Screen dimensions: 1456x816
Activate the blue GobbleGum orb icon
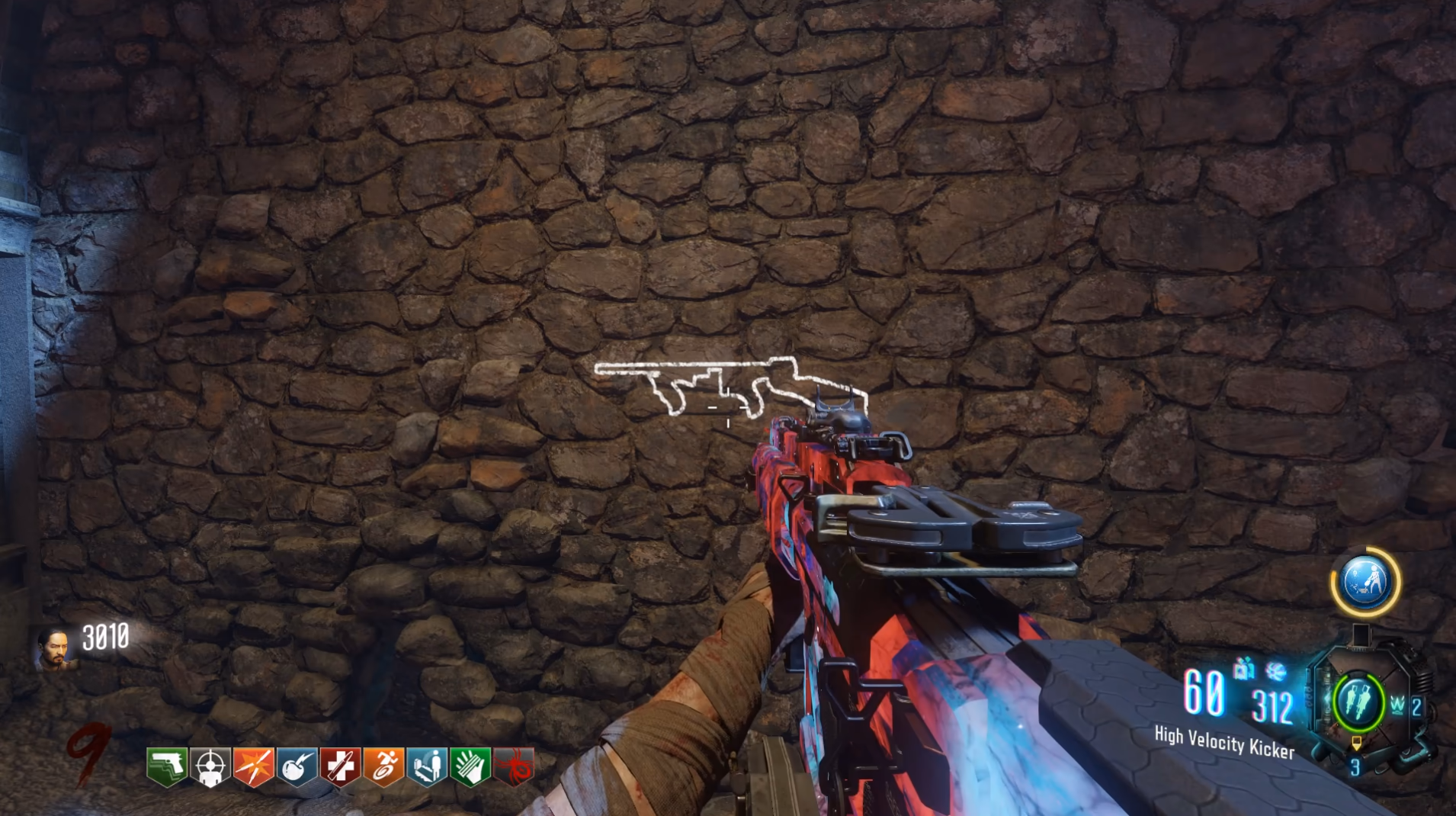tap(1365, 582)
